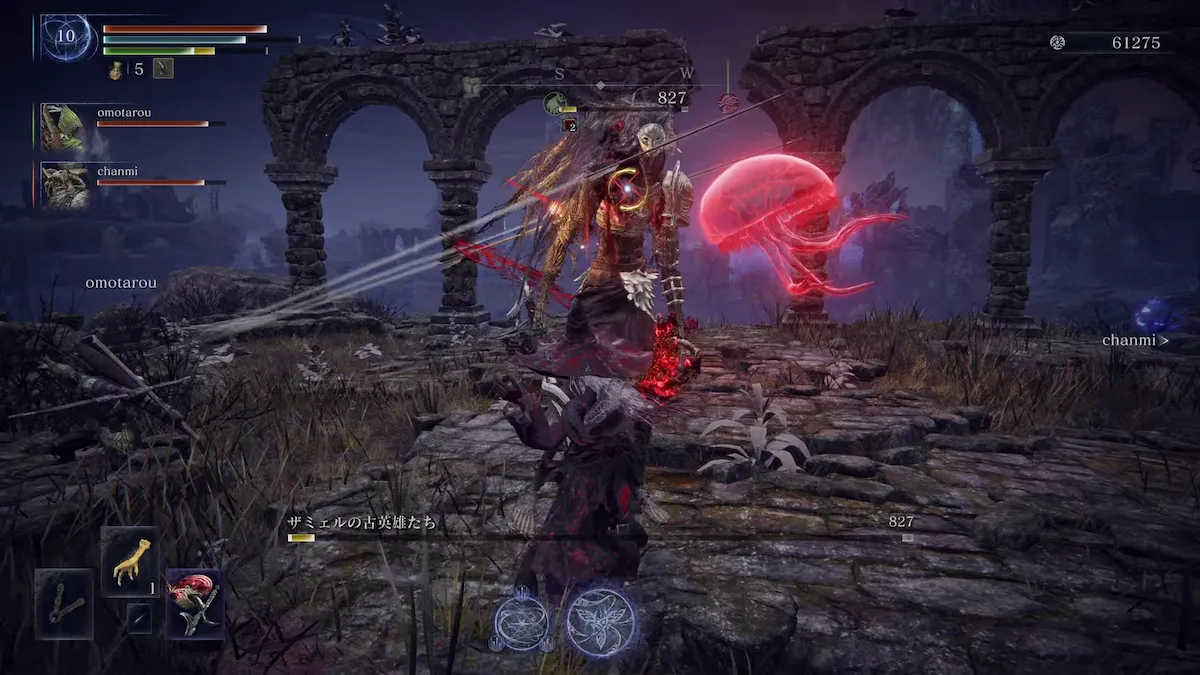
Task: Click the small slot below the claw item
Action: point(139,617)
